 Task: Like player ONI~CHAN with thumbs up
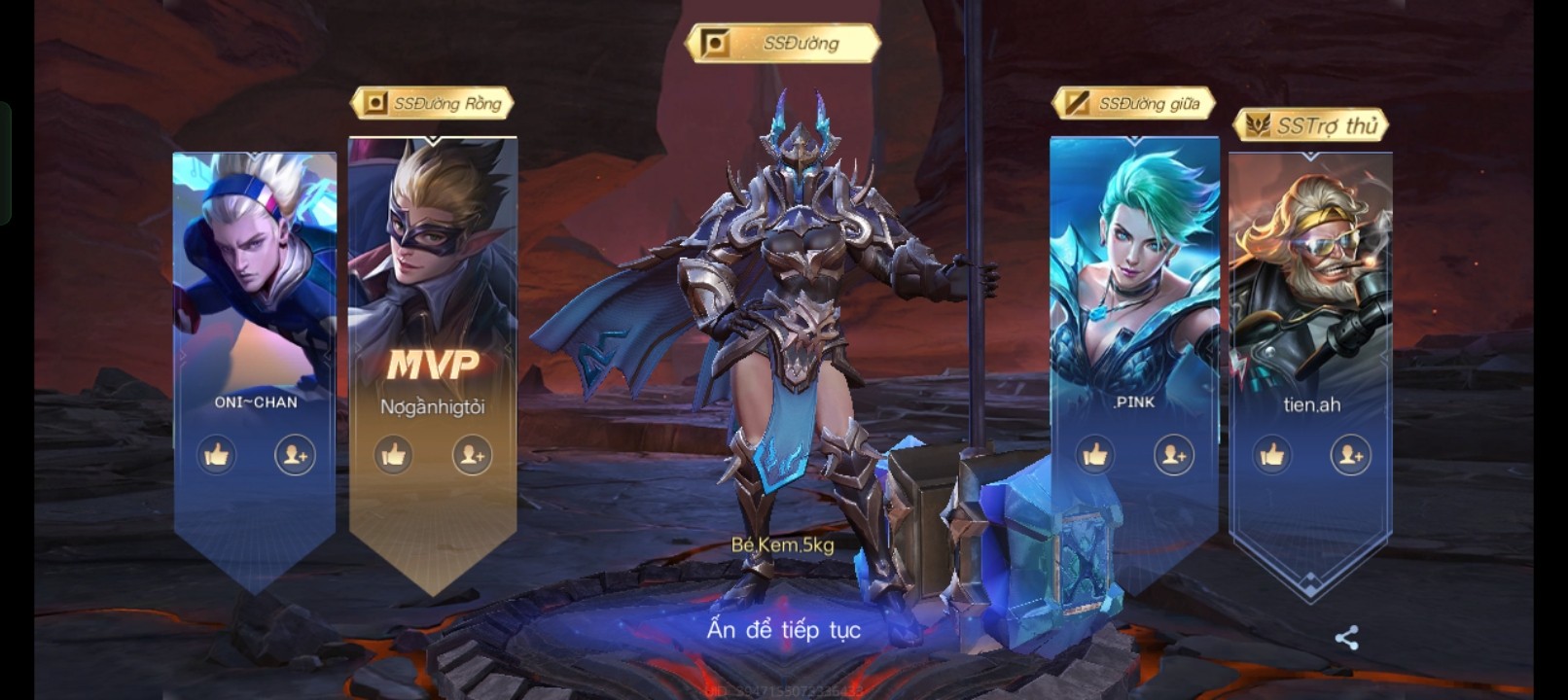pyautogui.click(x=217, y=455)
